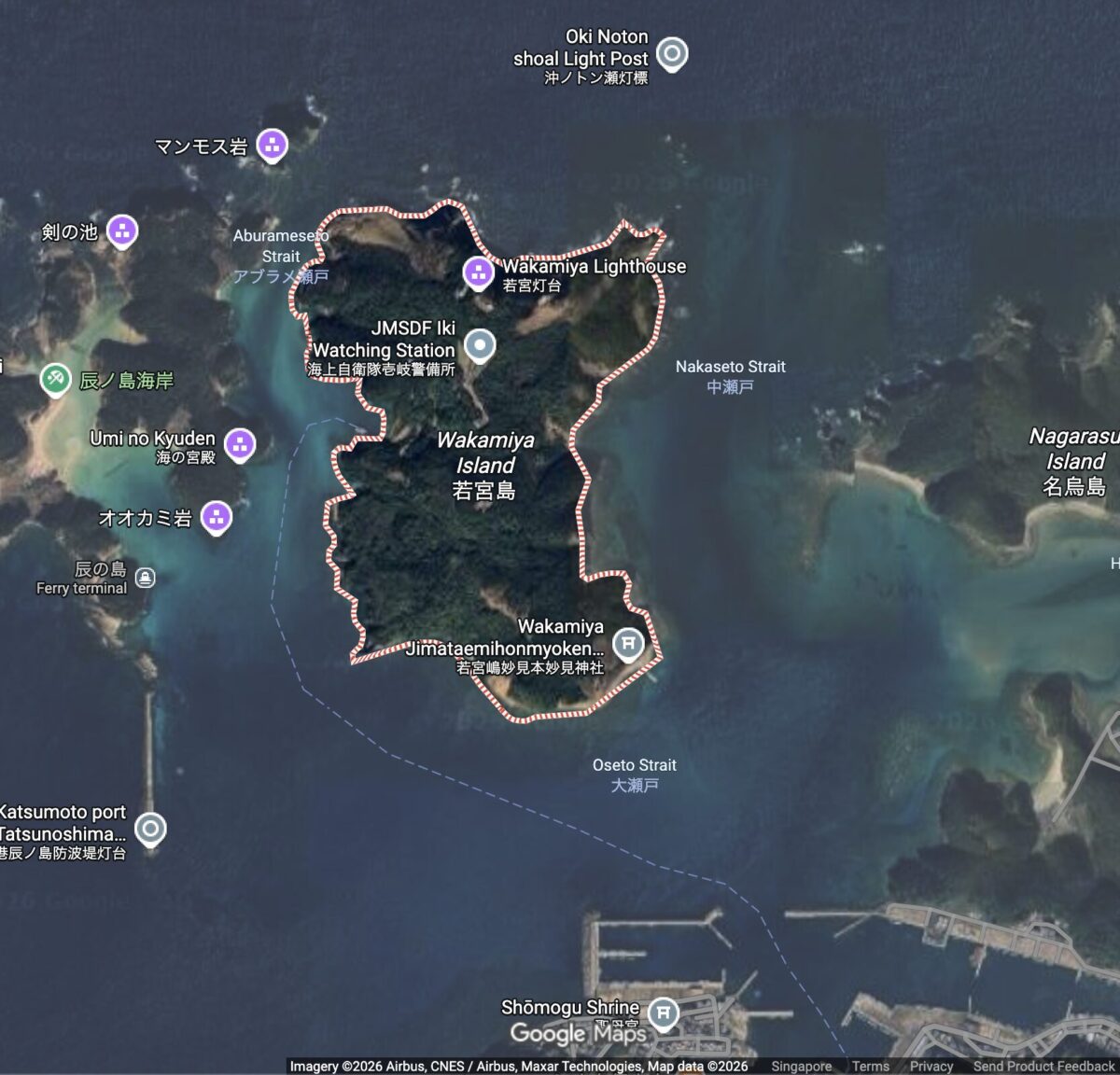Open the 辰ノ島海岸 beach marker
This screenshot has width=1120, height=1075.
point(56,379)
